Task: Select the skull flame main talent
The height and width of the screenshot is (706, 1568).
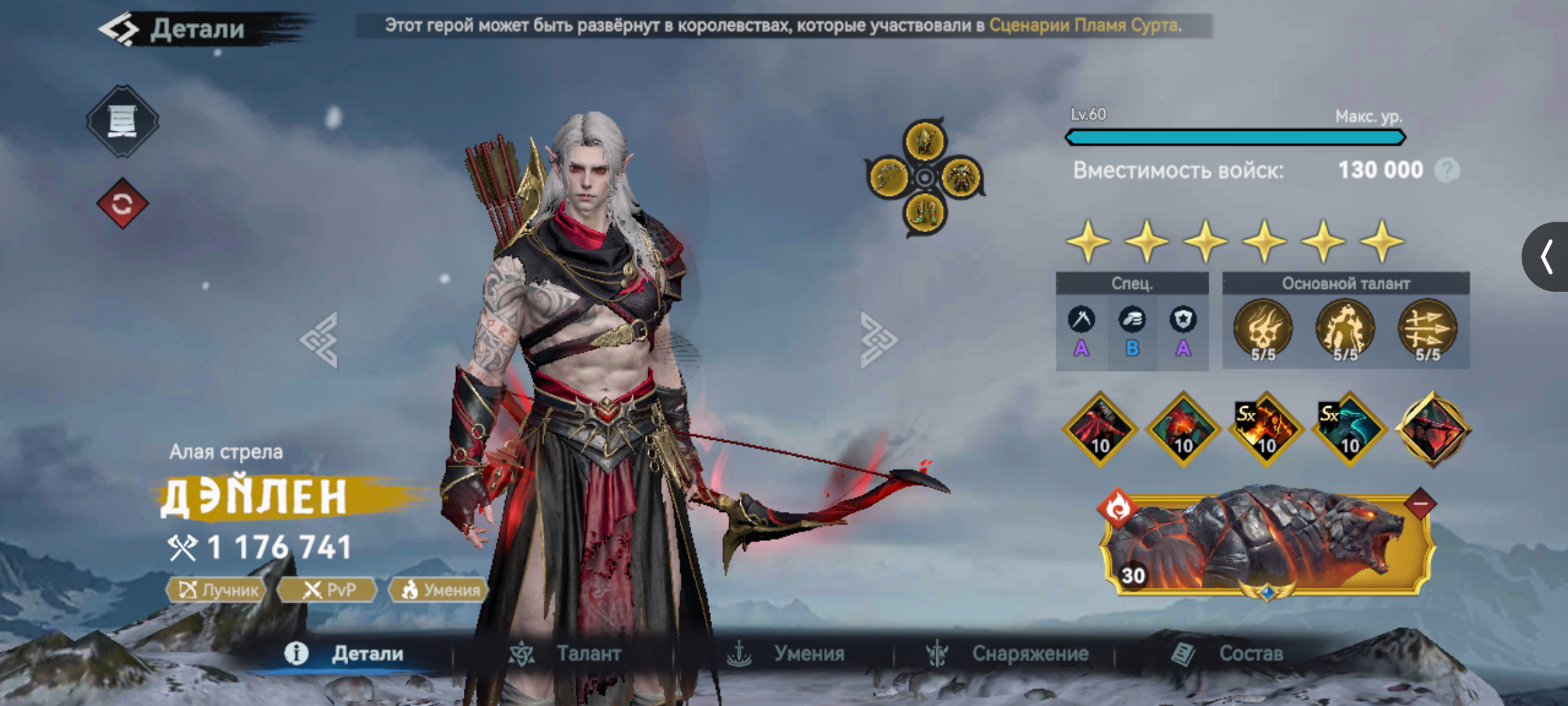Action: [1262, 329]
